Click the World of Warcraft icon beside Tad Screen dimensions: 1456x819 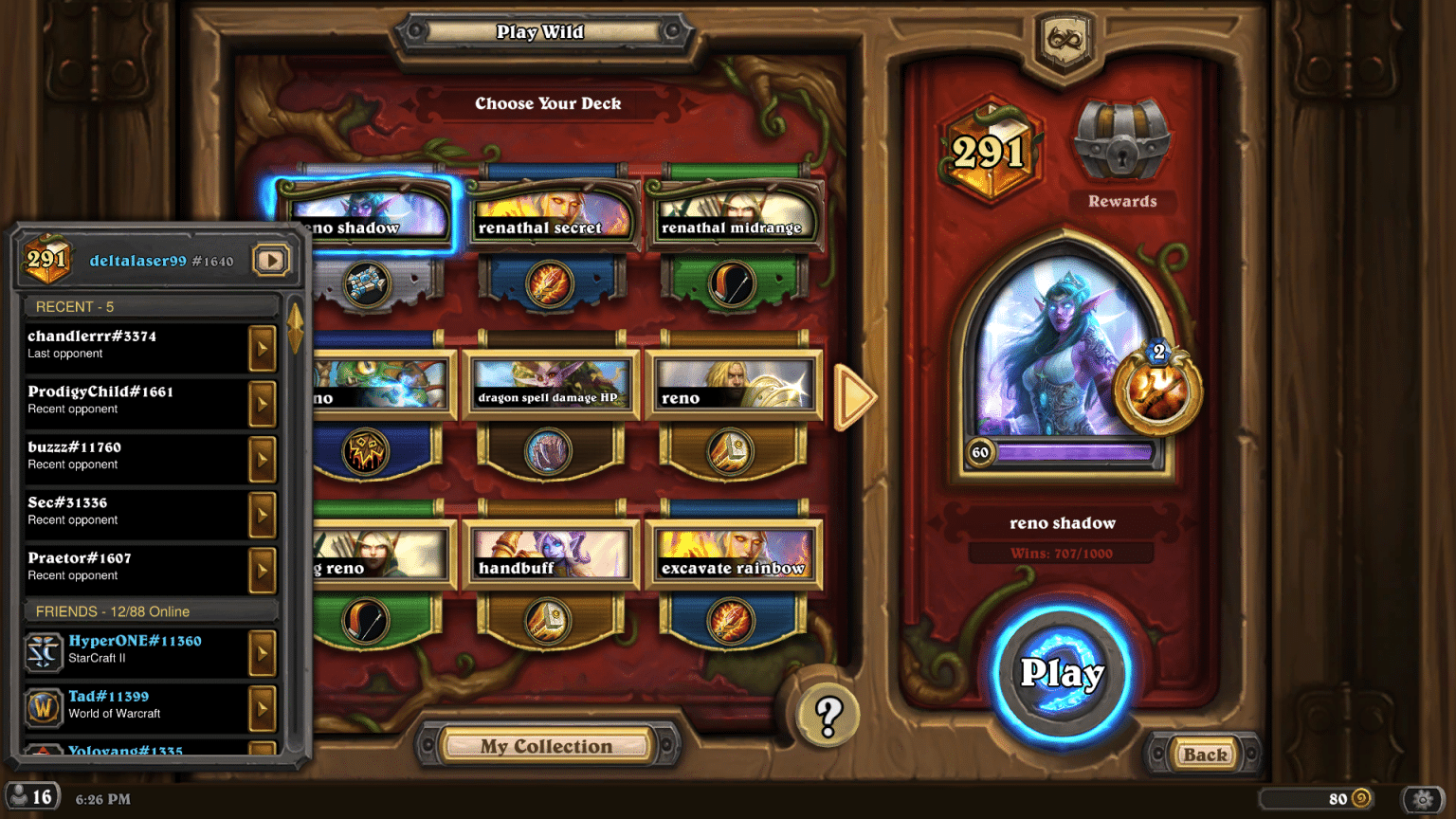[x=43, y=708]
